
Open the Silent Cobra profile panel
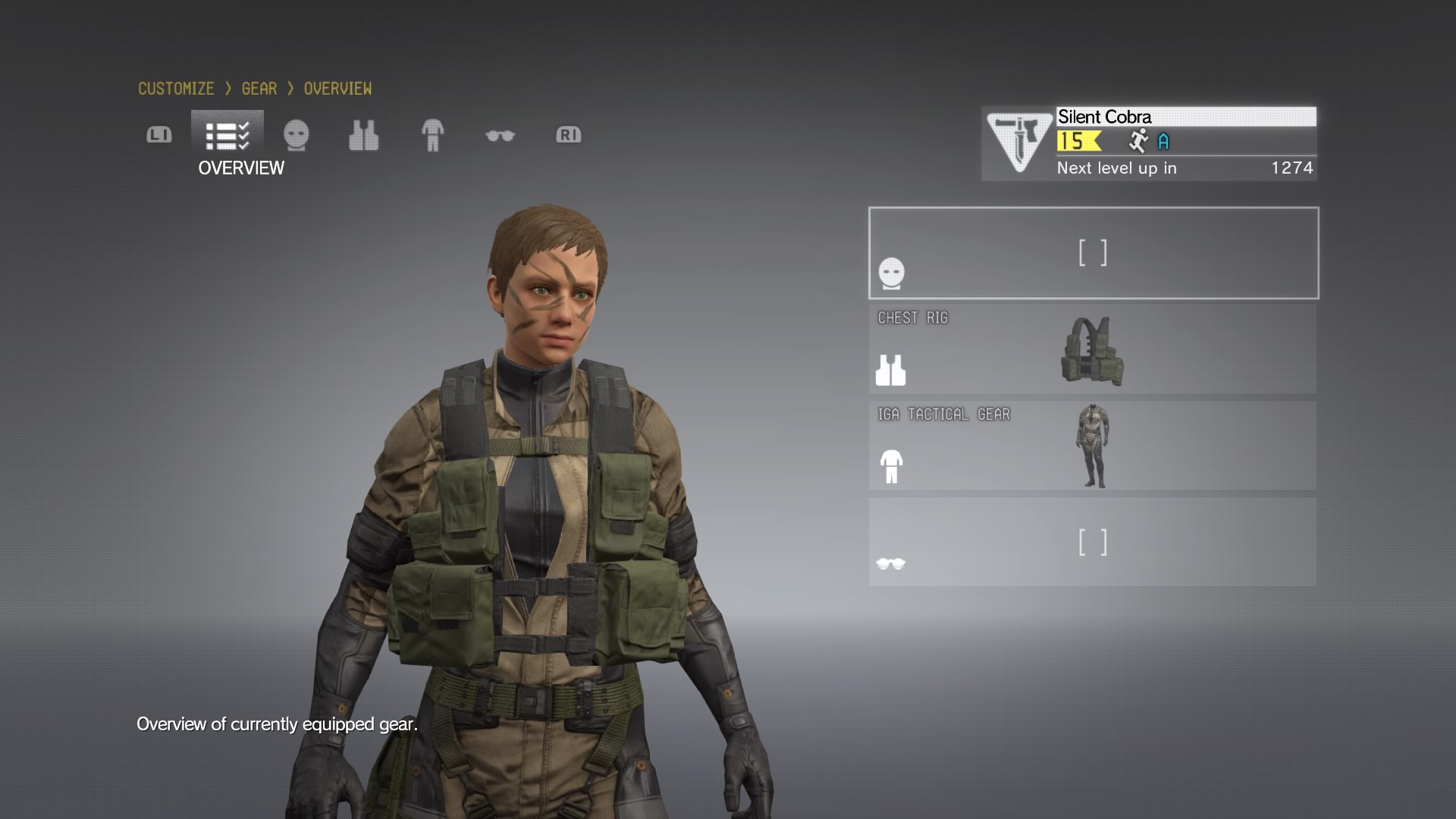pyautogui.click(x=1149, y=143)
